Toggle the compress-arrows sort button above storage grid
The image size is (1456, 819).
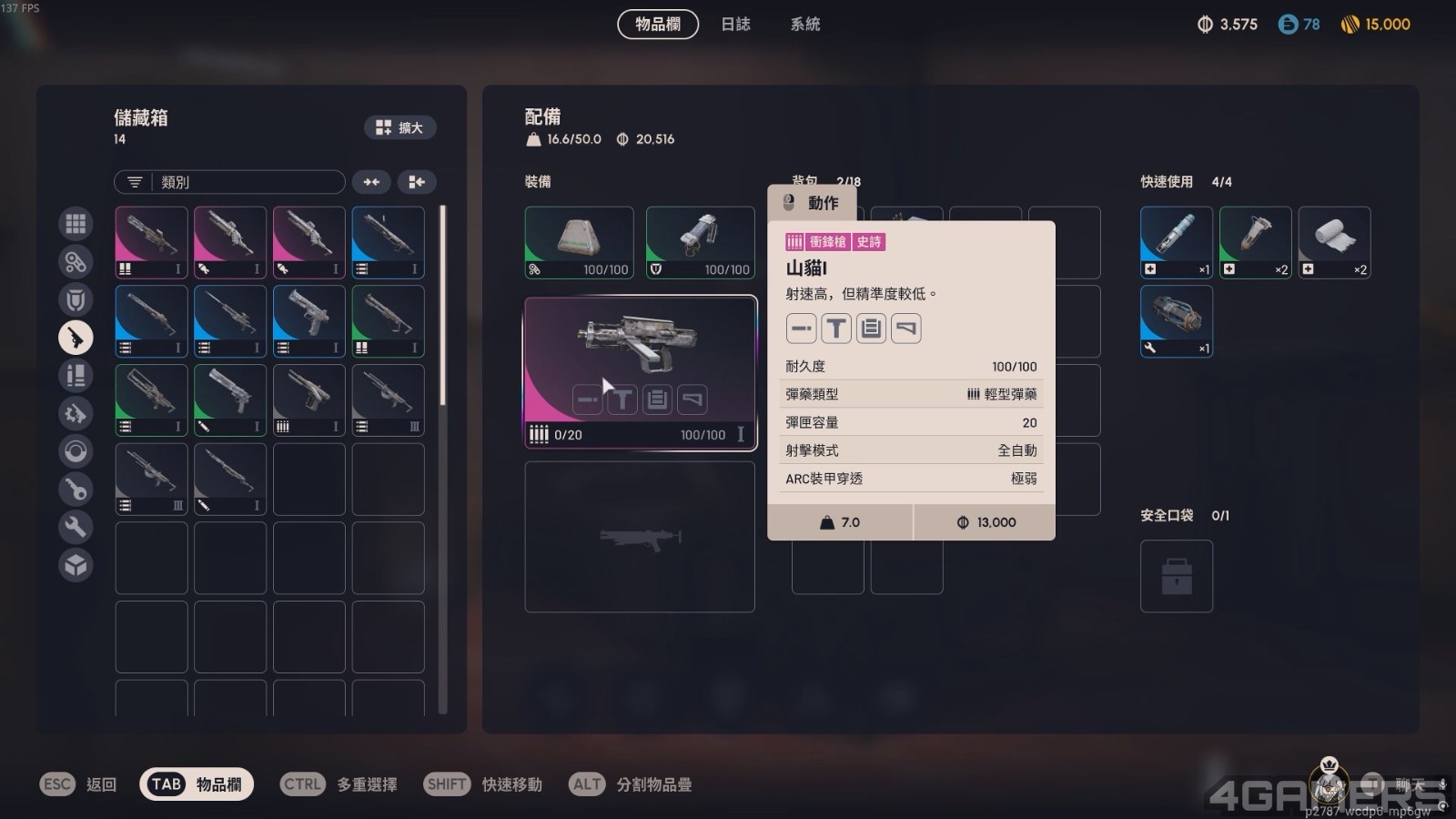coord(371,182)
